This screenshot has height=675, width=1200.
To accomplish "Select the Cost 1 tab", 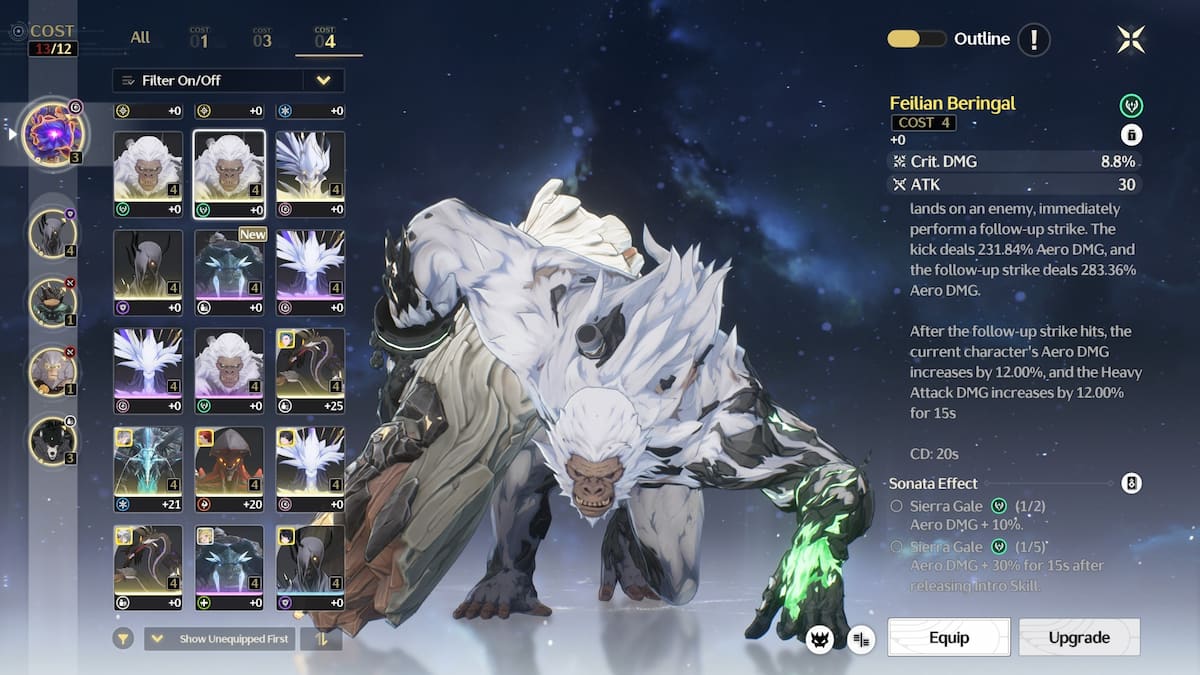I will coord(199,39).
